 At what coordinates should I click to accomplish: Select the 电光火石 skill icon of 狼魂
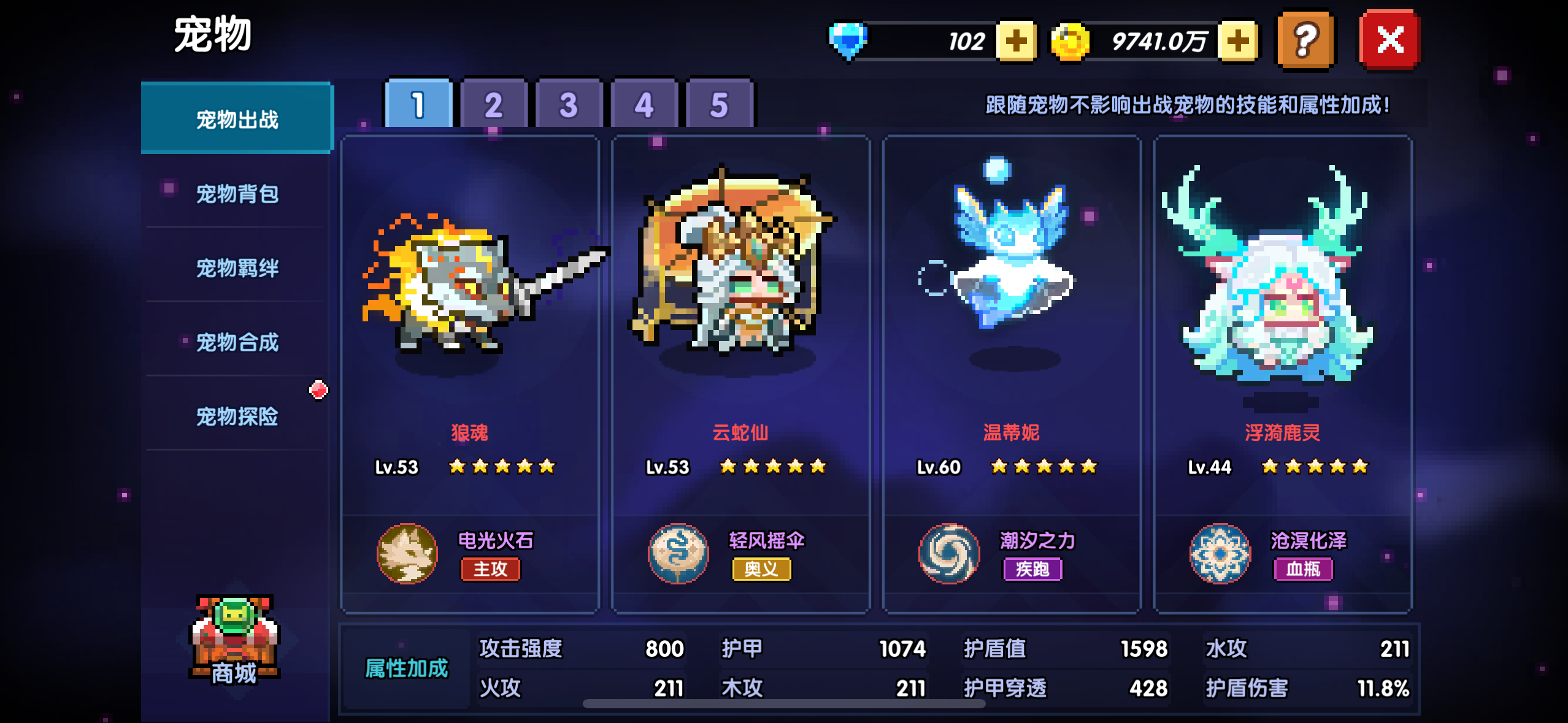click(406, 554)
